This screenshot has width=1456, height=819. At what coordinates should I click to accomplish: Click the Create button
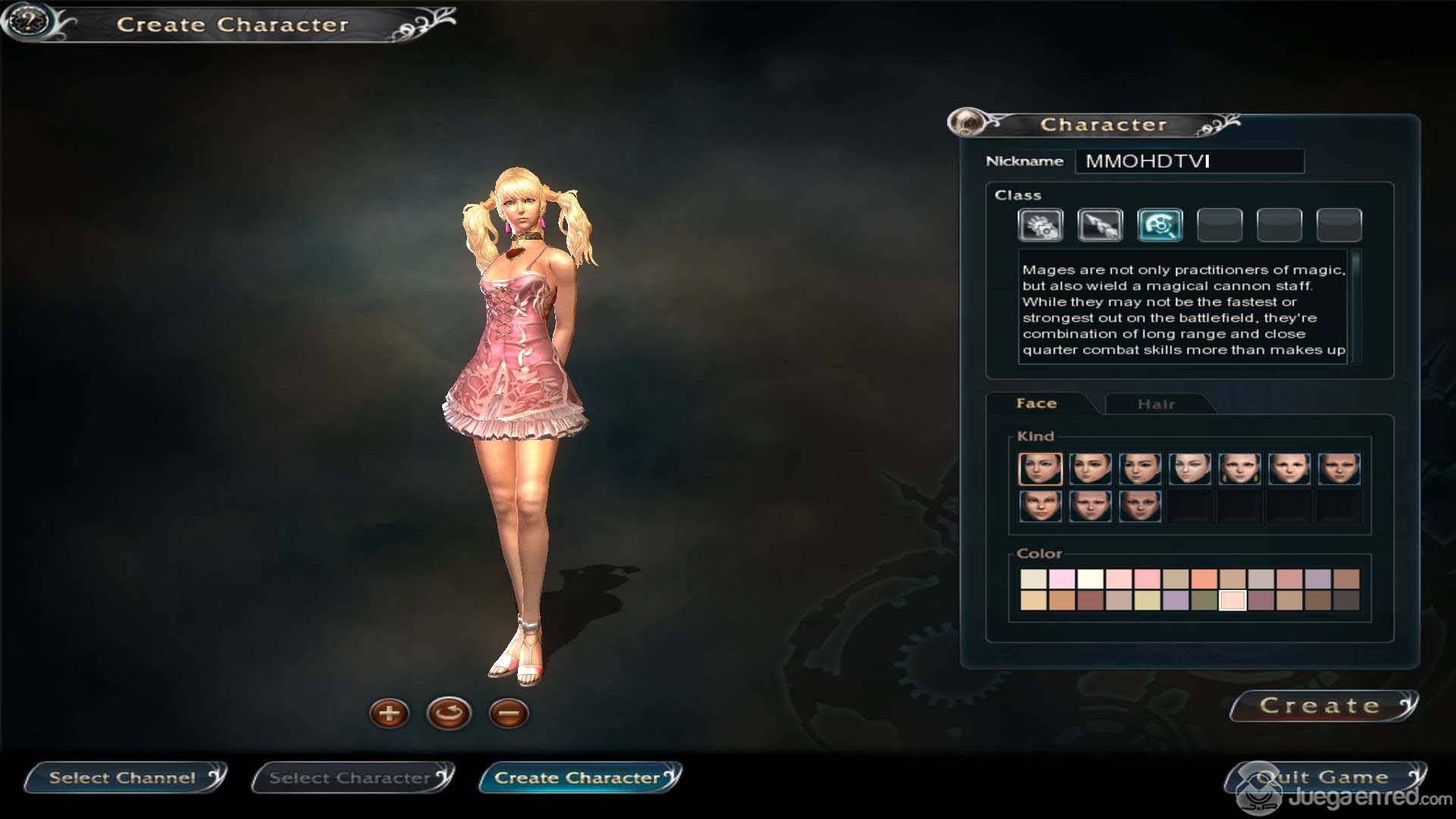(x=1320, y=705)
